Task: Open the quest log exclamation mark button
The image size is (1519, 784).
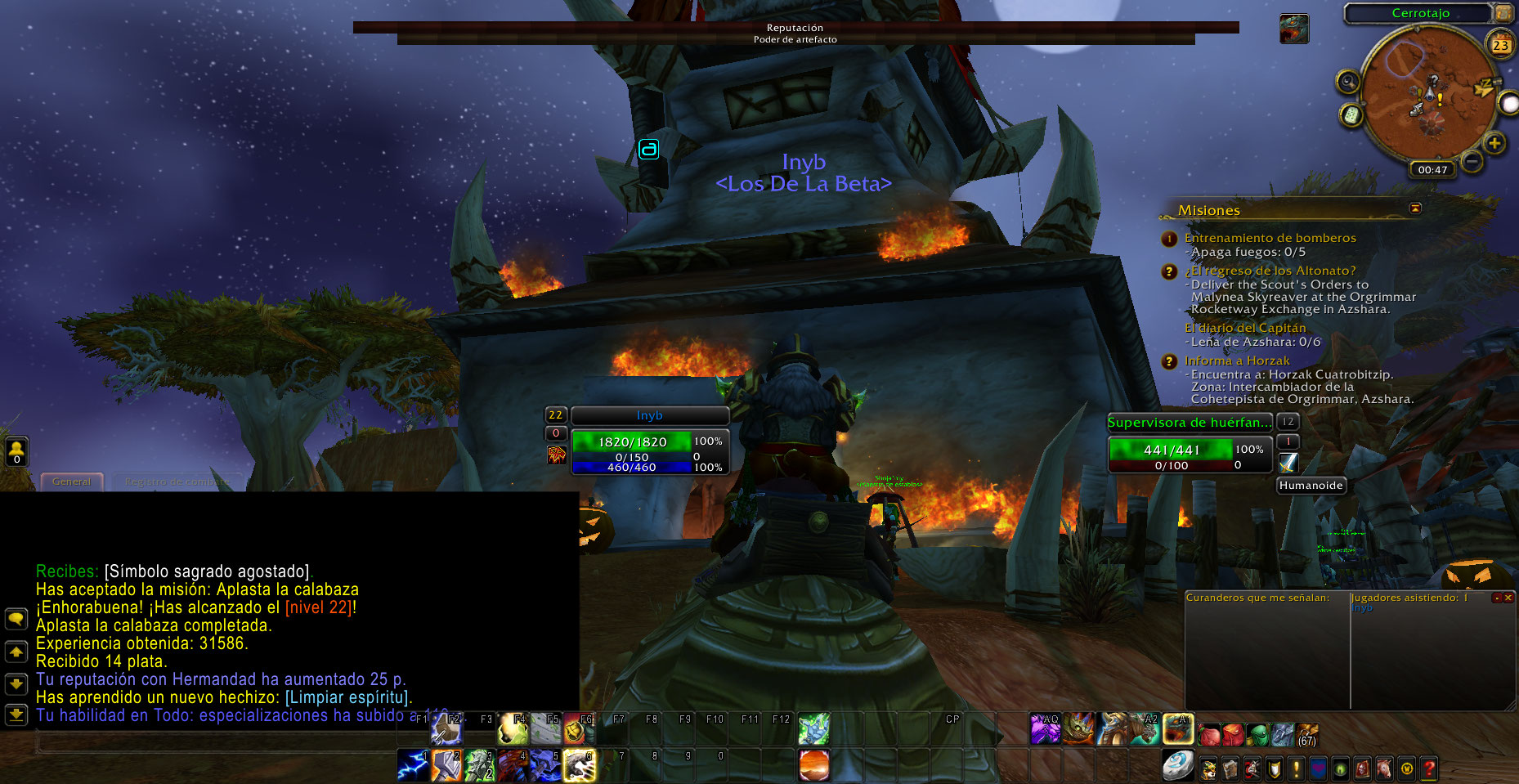Action: (x=1296, y=768)
